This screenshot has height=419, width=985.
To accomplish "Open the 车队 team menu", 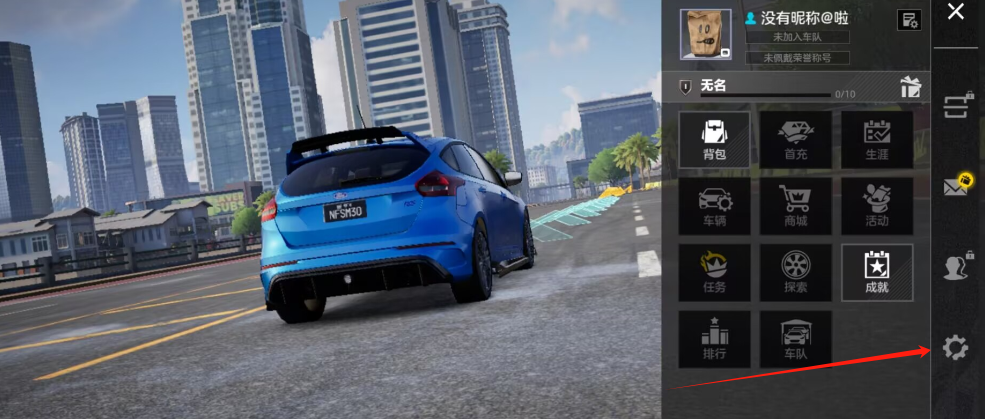I will 795,338.
